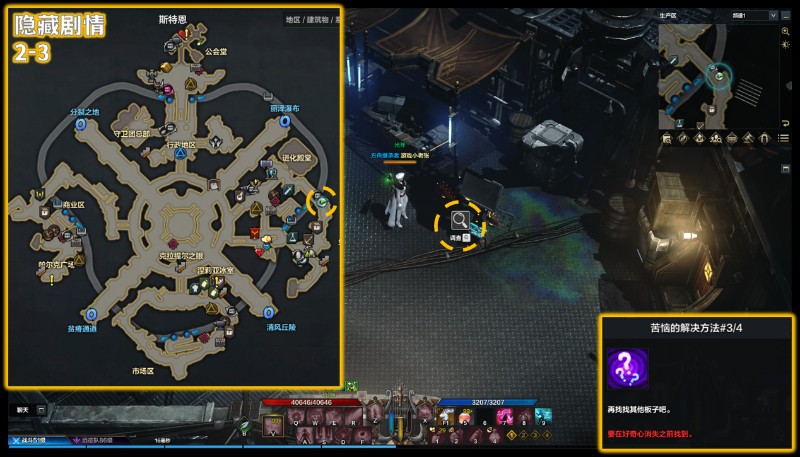800x457 pixels.
Task: Select the circled green marker on world map
Action: coord(322,201)
